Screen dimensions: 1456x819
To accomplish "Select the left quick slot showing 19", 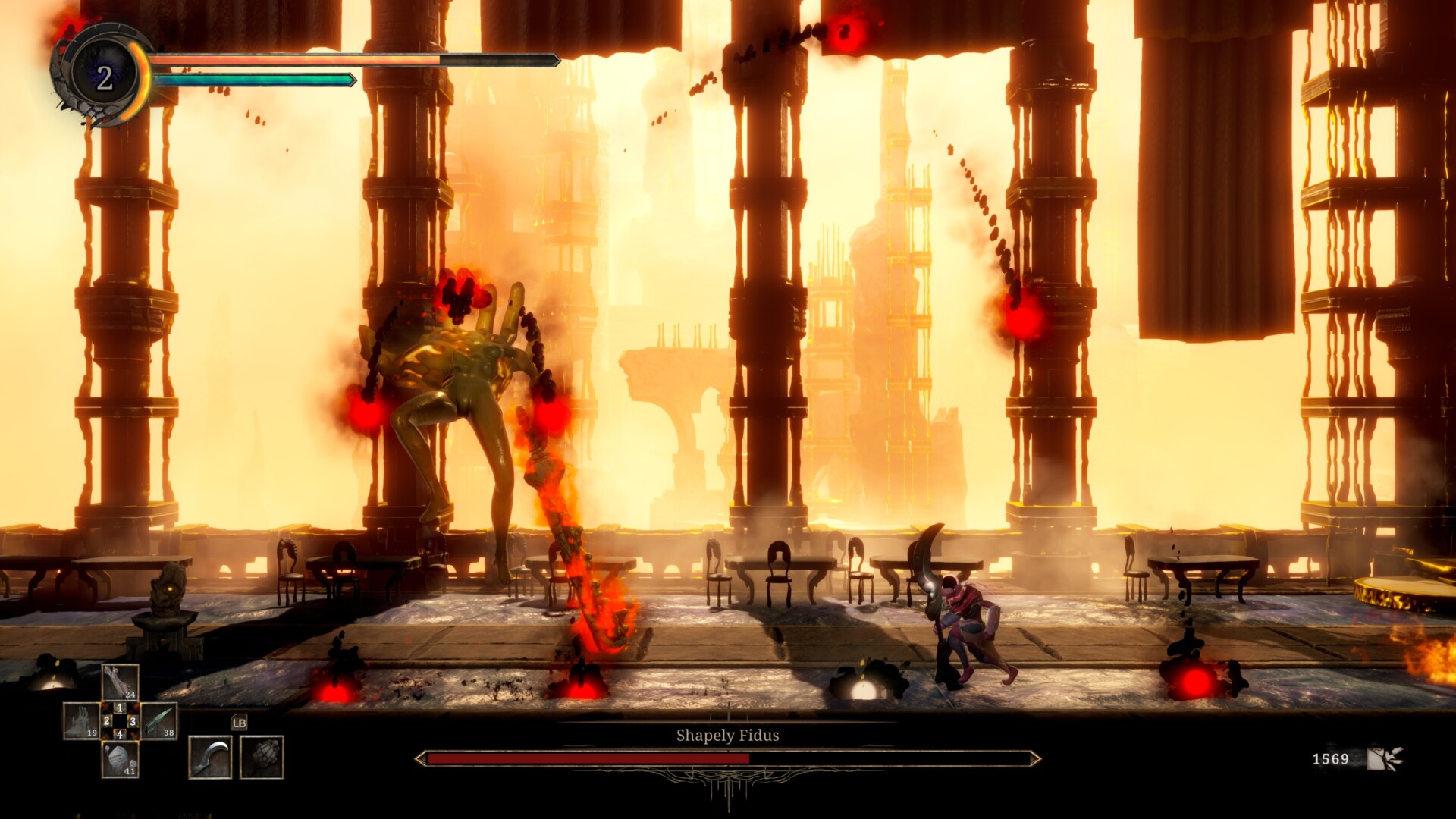I will click(80, 720).
